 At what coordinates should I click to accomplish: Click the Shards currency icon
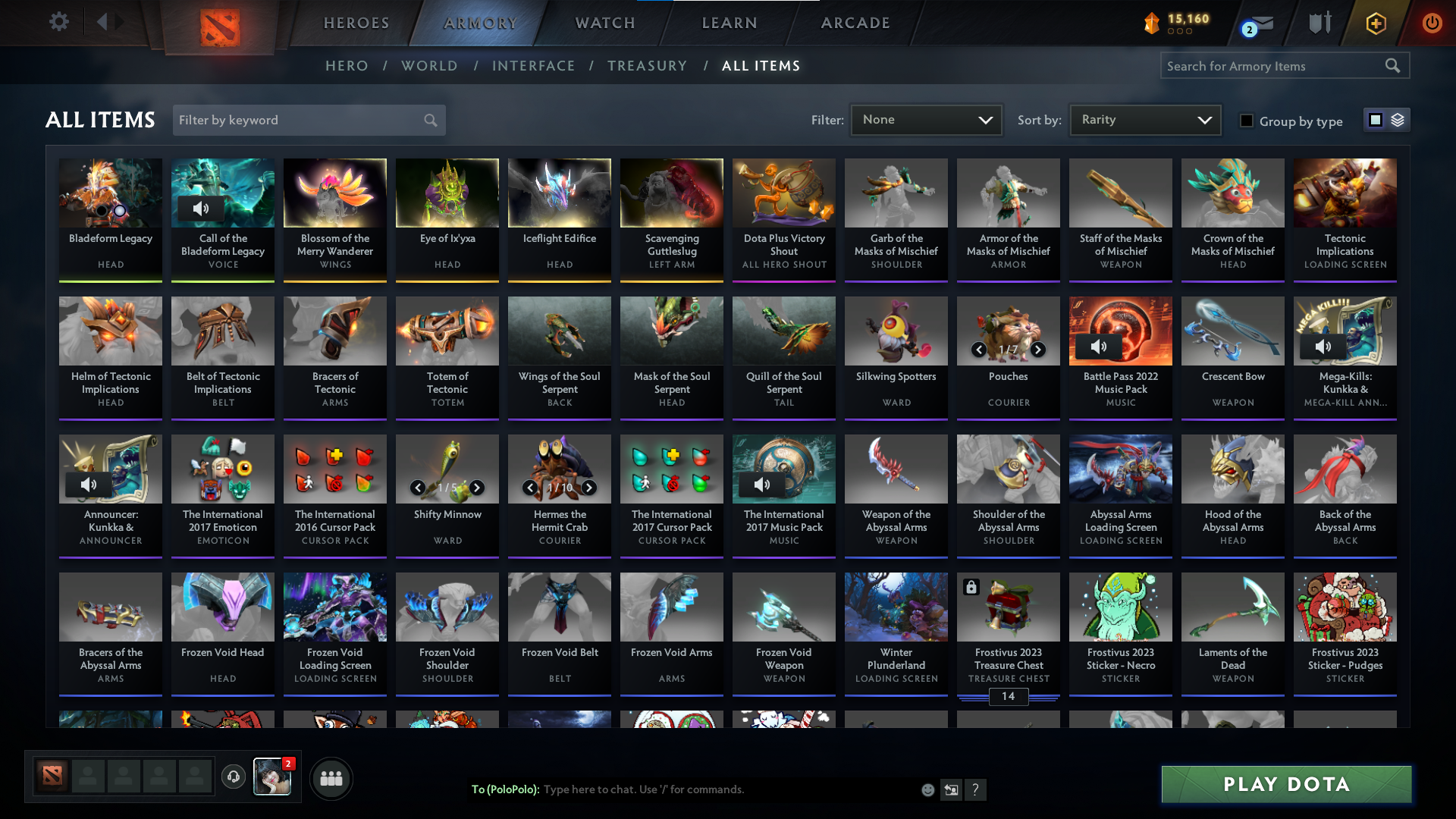(1152, 23)
